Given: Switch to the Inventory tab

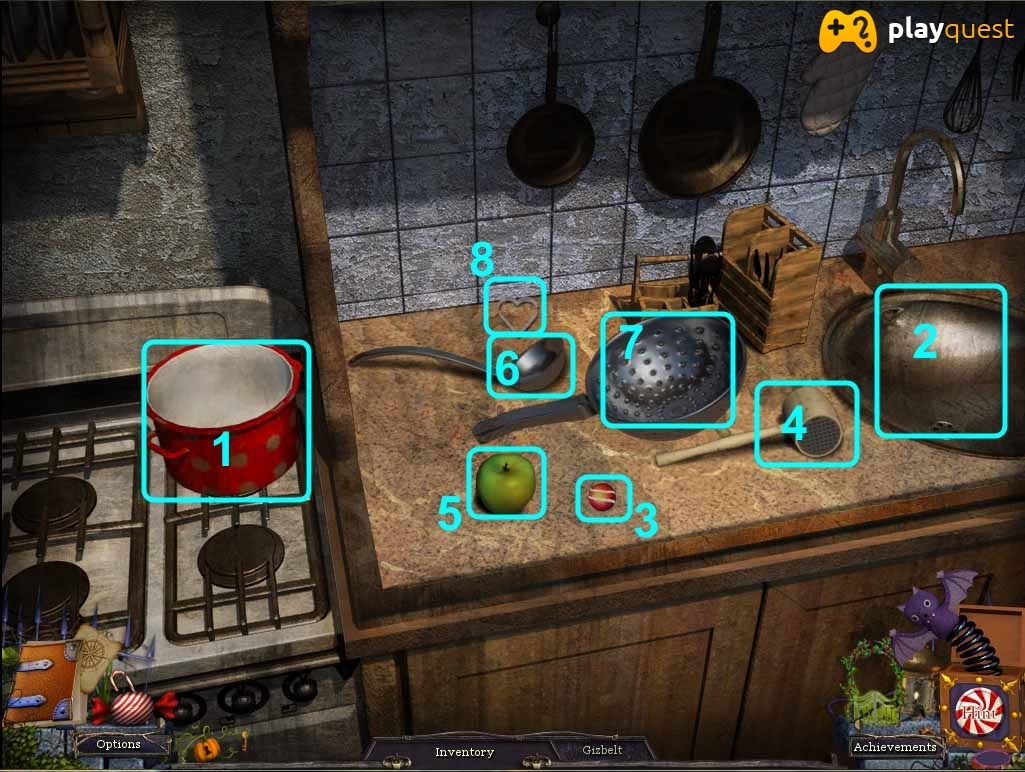Looking at the screenshot, I should [x=464, y=752].
